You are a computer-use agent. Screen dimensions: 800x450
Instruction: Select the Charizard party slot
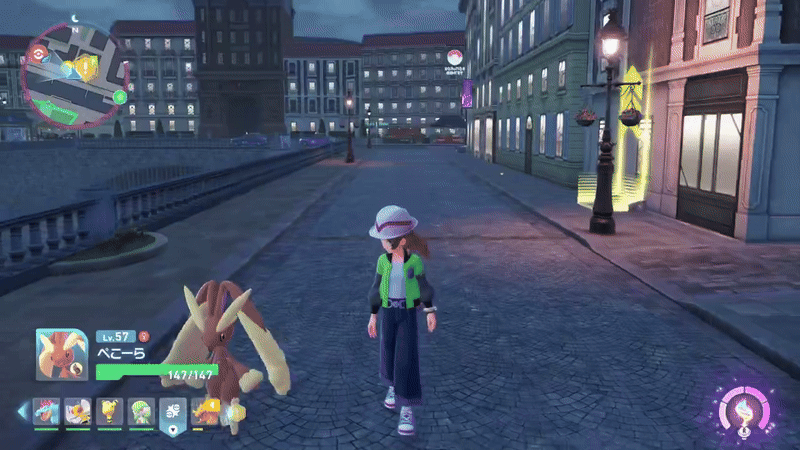pos(204,411)
